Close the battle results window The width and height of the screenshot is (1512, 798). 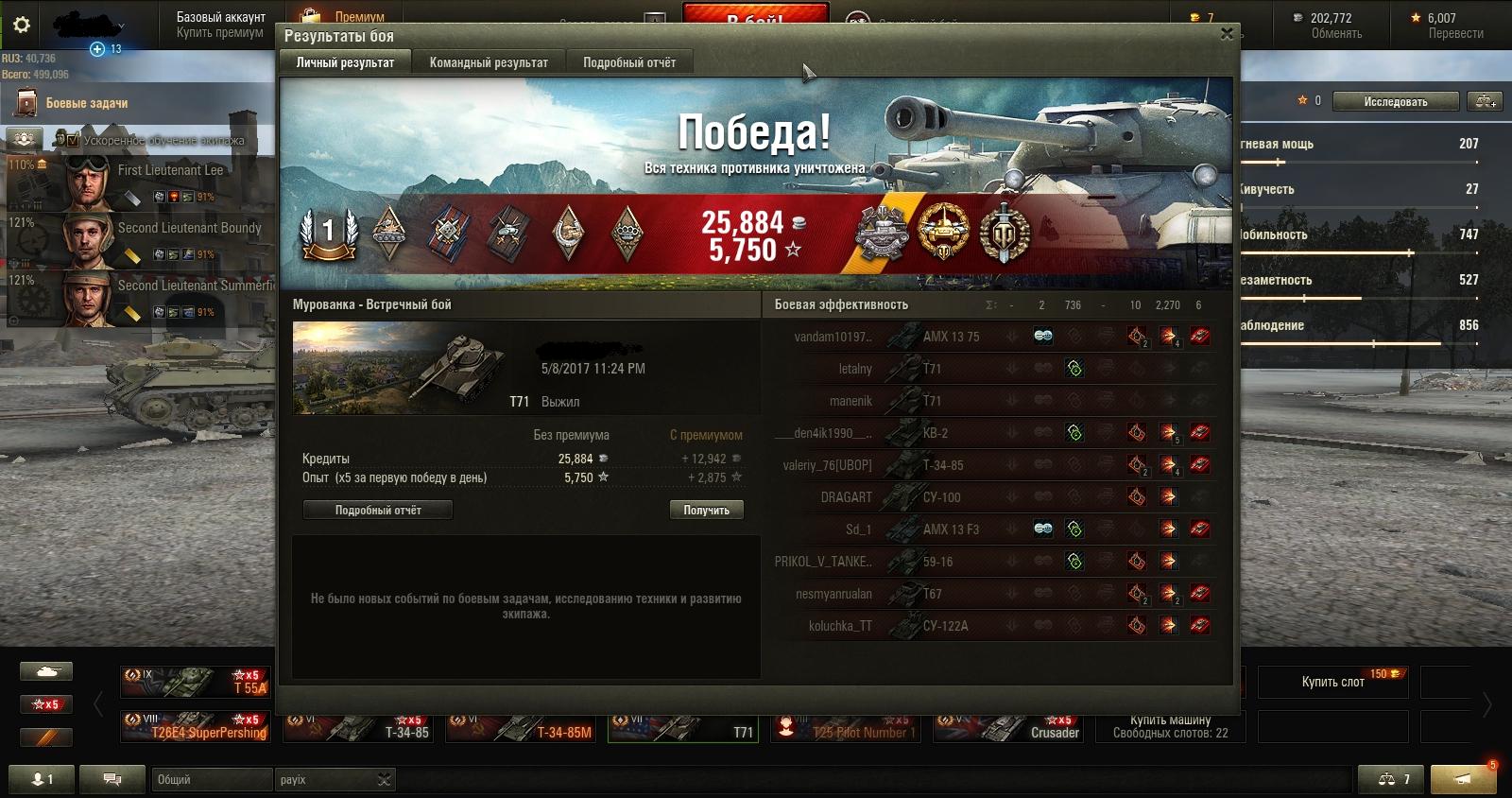pos(1226,34)
